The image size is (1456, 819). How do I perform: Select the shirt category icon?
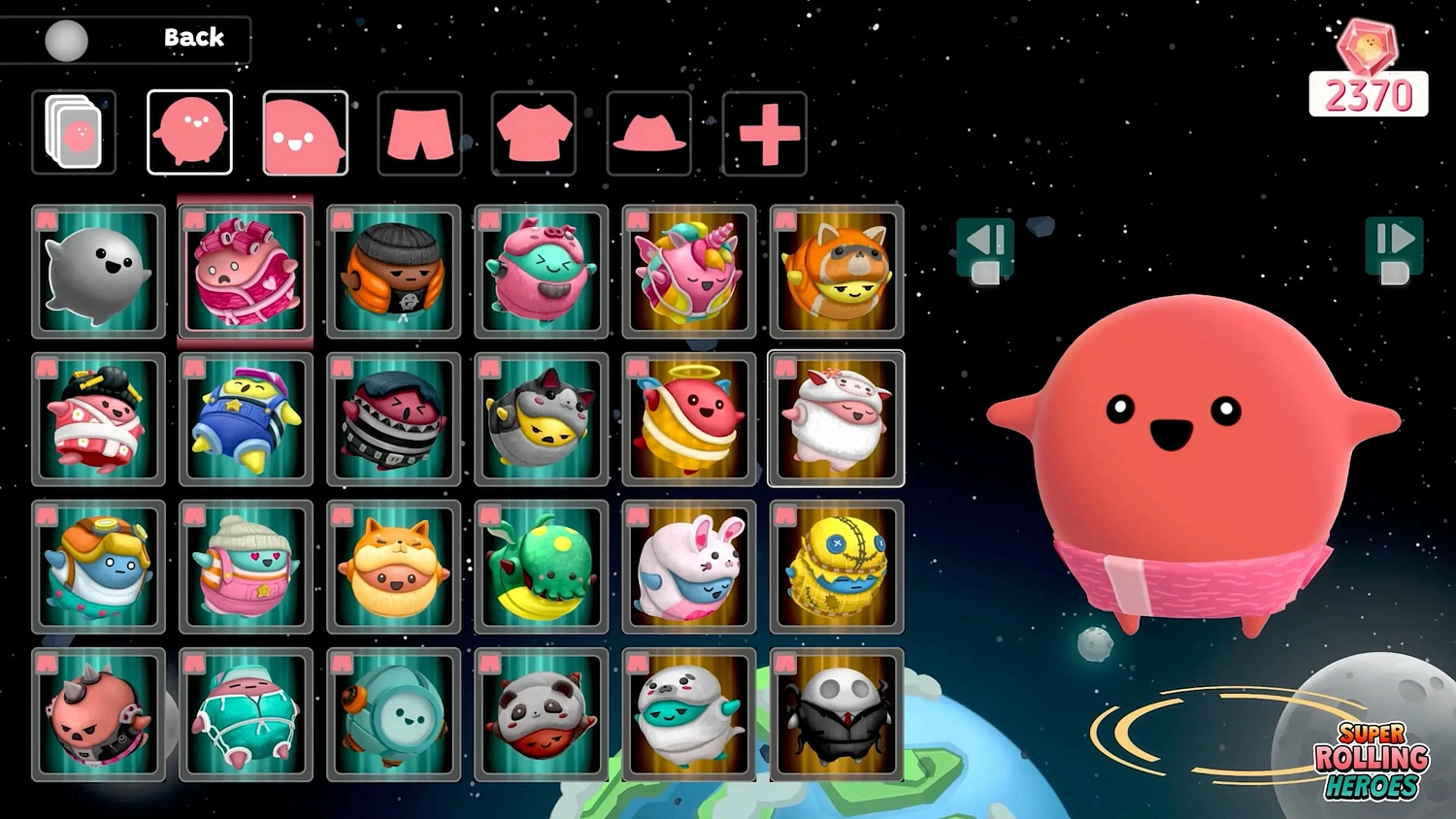[533, 132]
